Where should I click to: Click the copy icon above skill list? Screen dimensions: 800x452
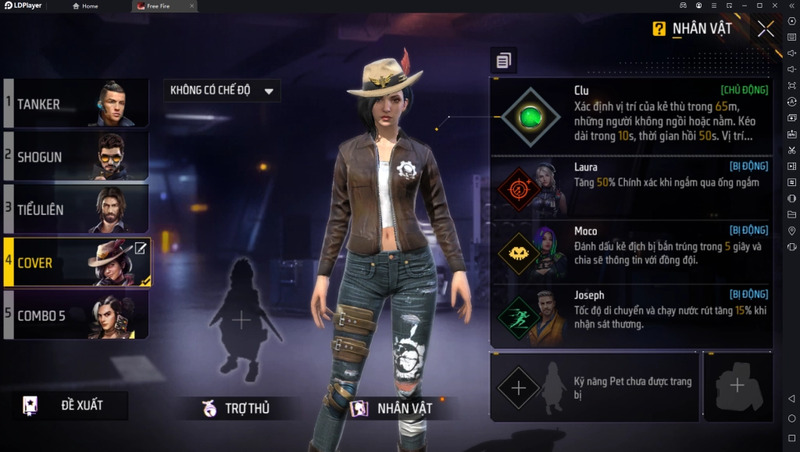point(503,61)
